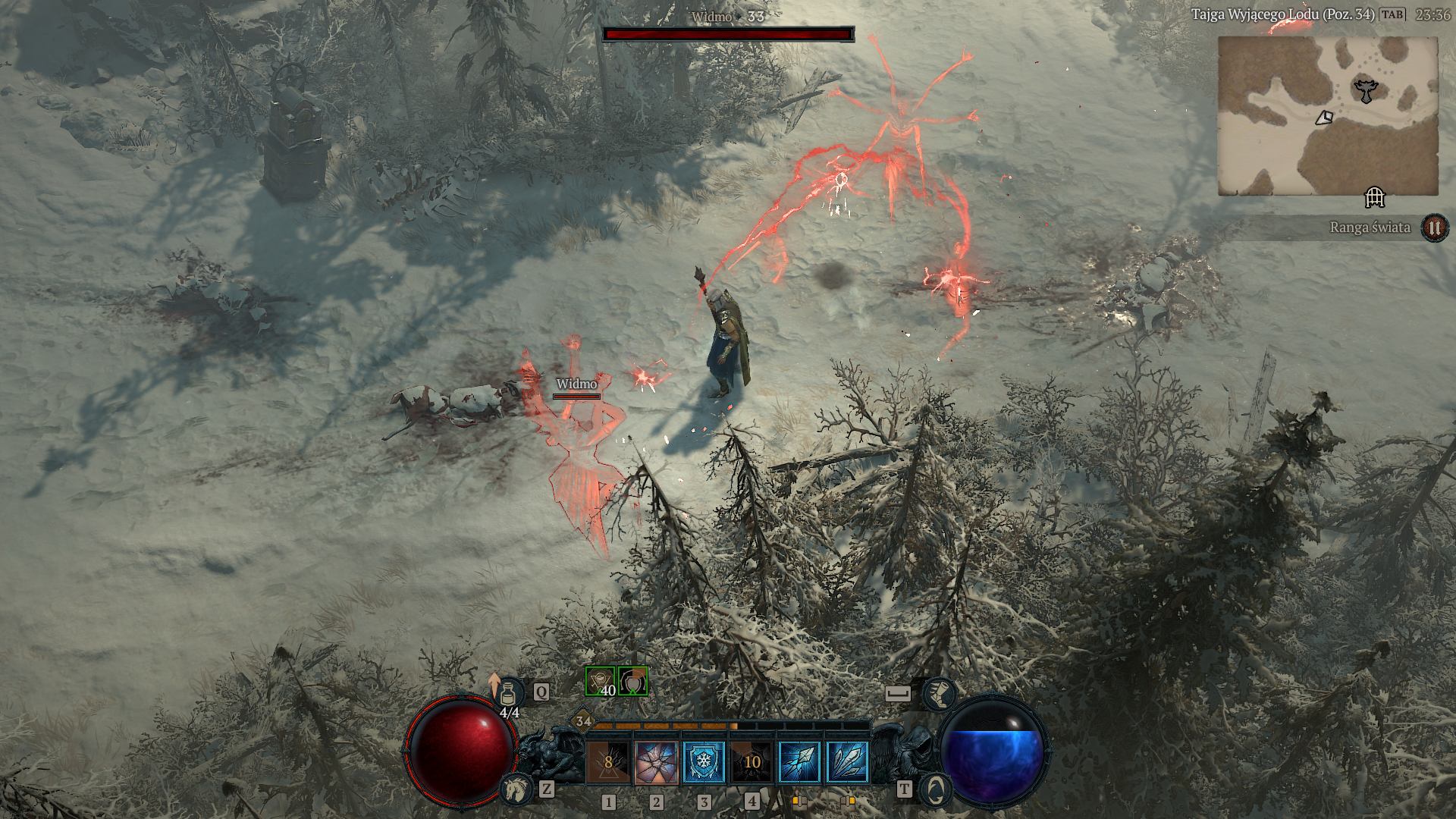Activate the snowflake shield Ice Armor skill
The width and height of the screenshot is (1456, 819).
click(704, 761)
